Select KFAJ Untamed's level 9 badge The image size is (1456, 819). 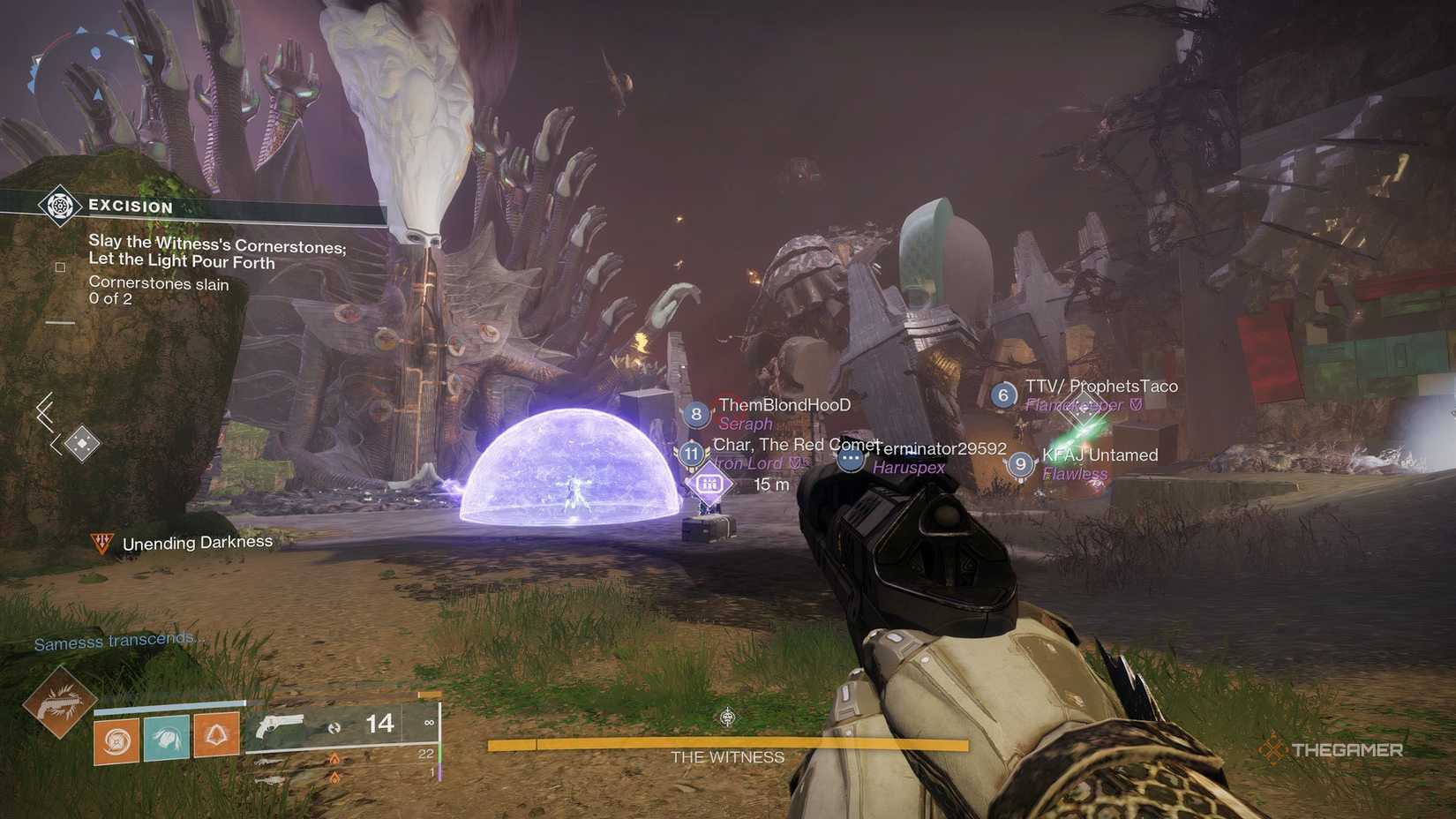(x=1020, y=464)
